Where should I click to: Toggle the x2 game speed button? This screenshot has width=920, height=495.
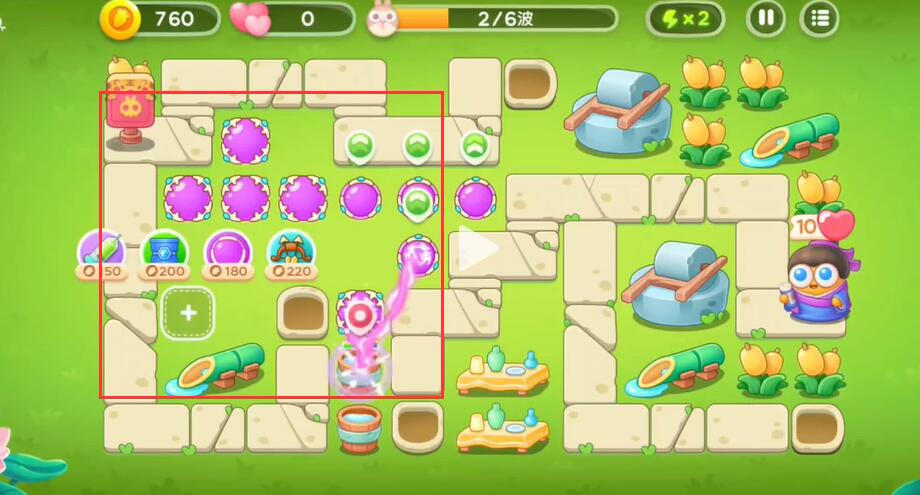tap(684, 18)
